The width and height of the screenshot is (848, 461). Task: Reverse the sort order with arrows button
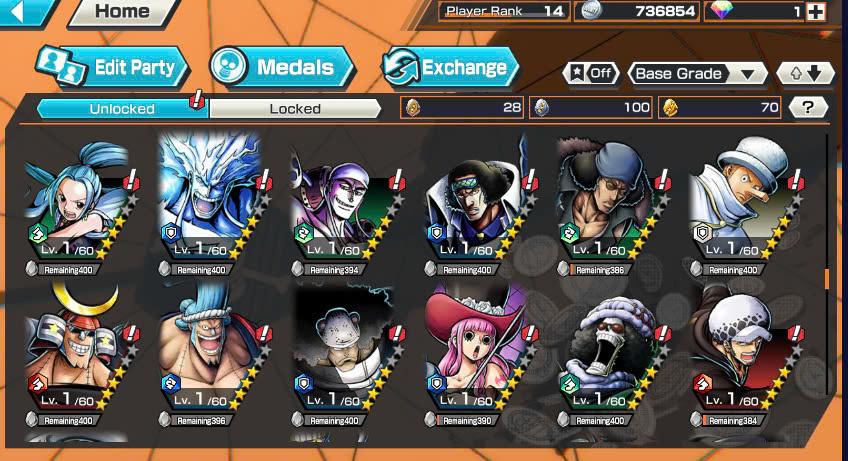click(x=805, y=74)
